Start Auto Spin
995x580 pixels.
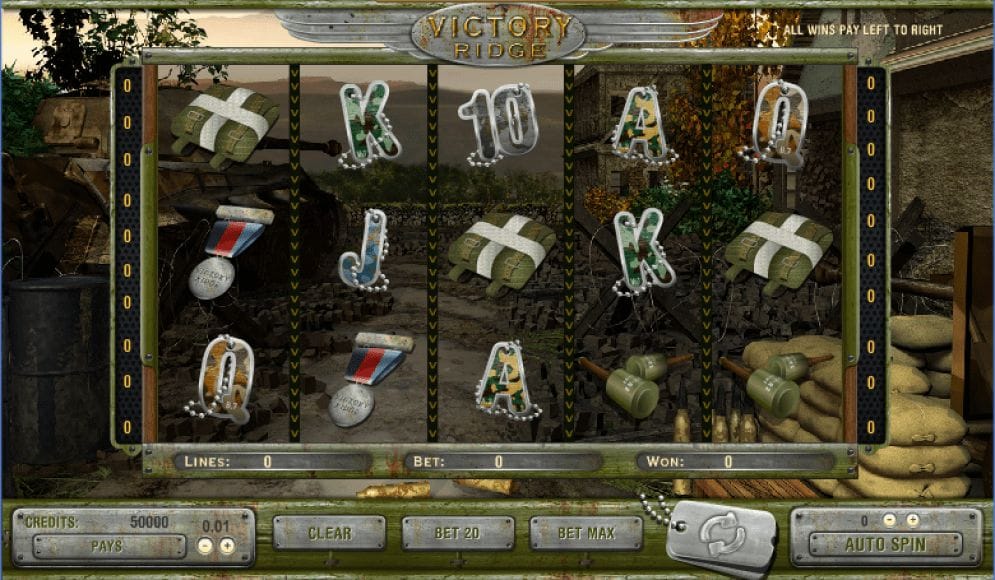pyautogui.click(x=885, y=545)
